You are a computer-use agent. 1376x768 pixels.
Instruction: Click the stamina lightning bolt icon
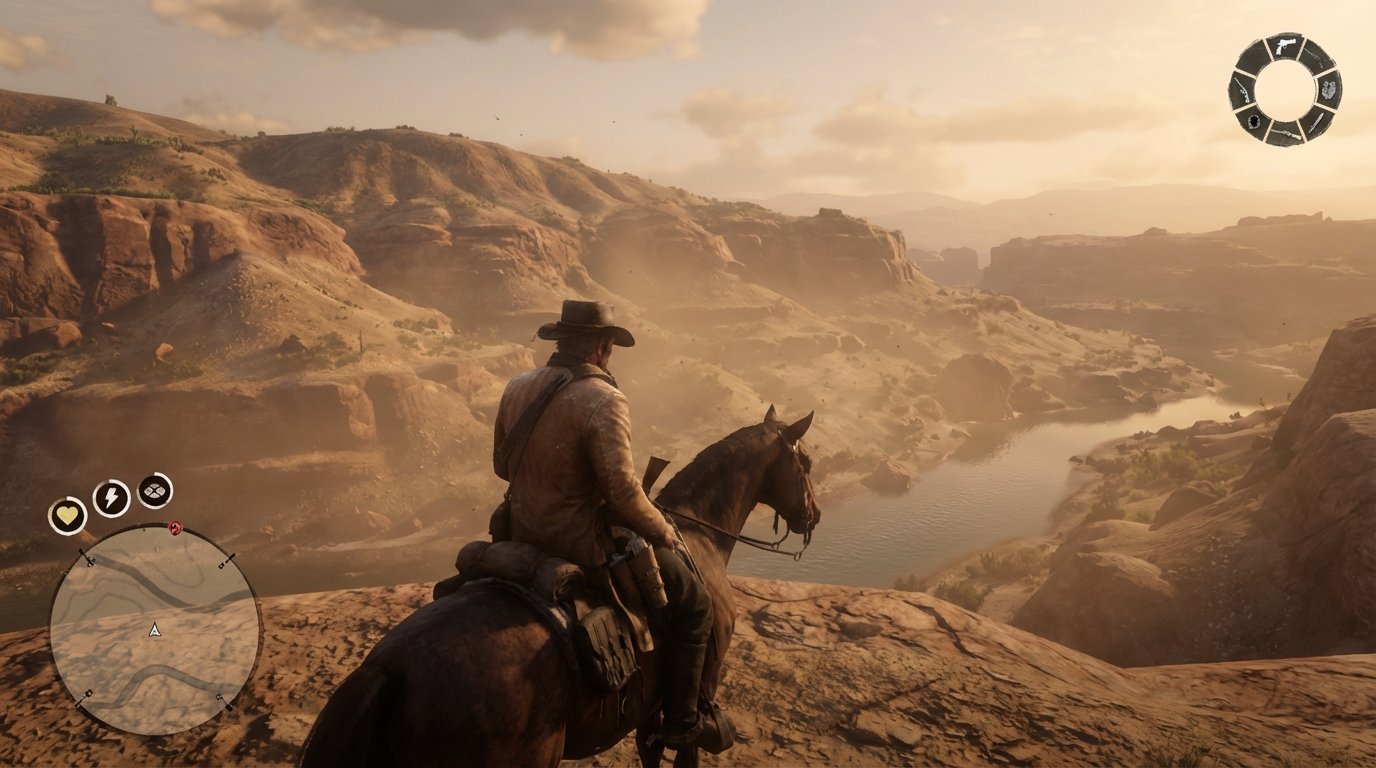point(110,498)
